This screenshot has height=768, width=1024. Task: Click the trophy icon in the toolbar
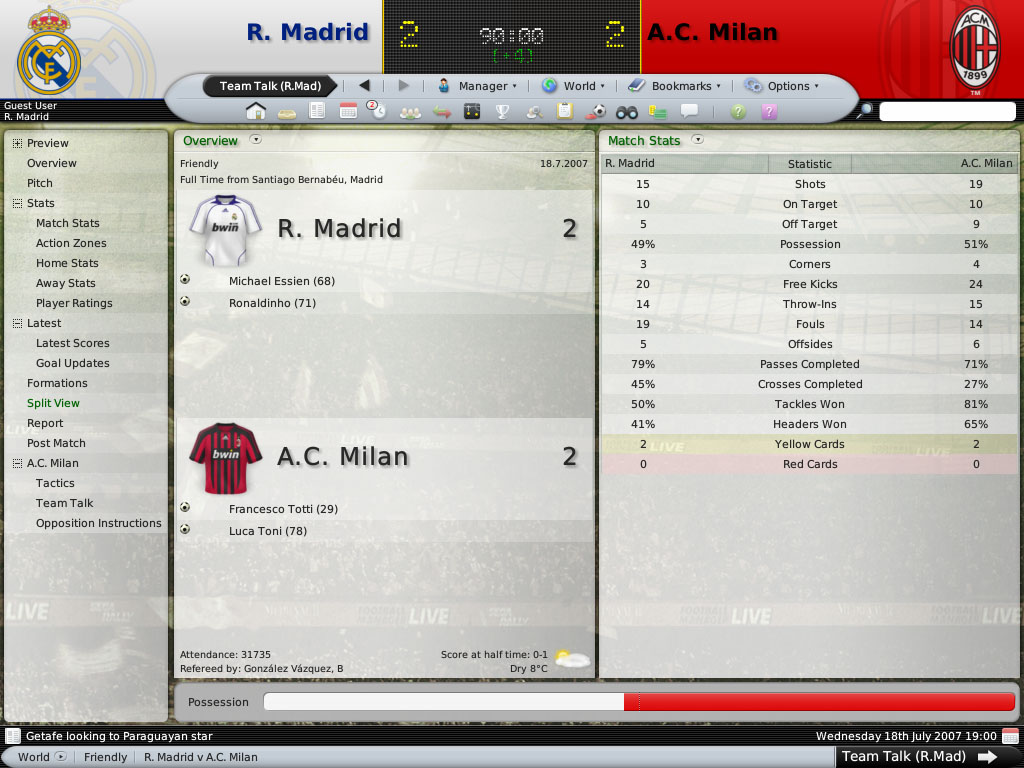(x=503, y=111)
